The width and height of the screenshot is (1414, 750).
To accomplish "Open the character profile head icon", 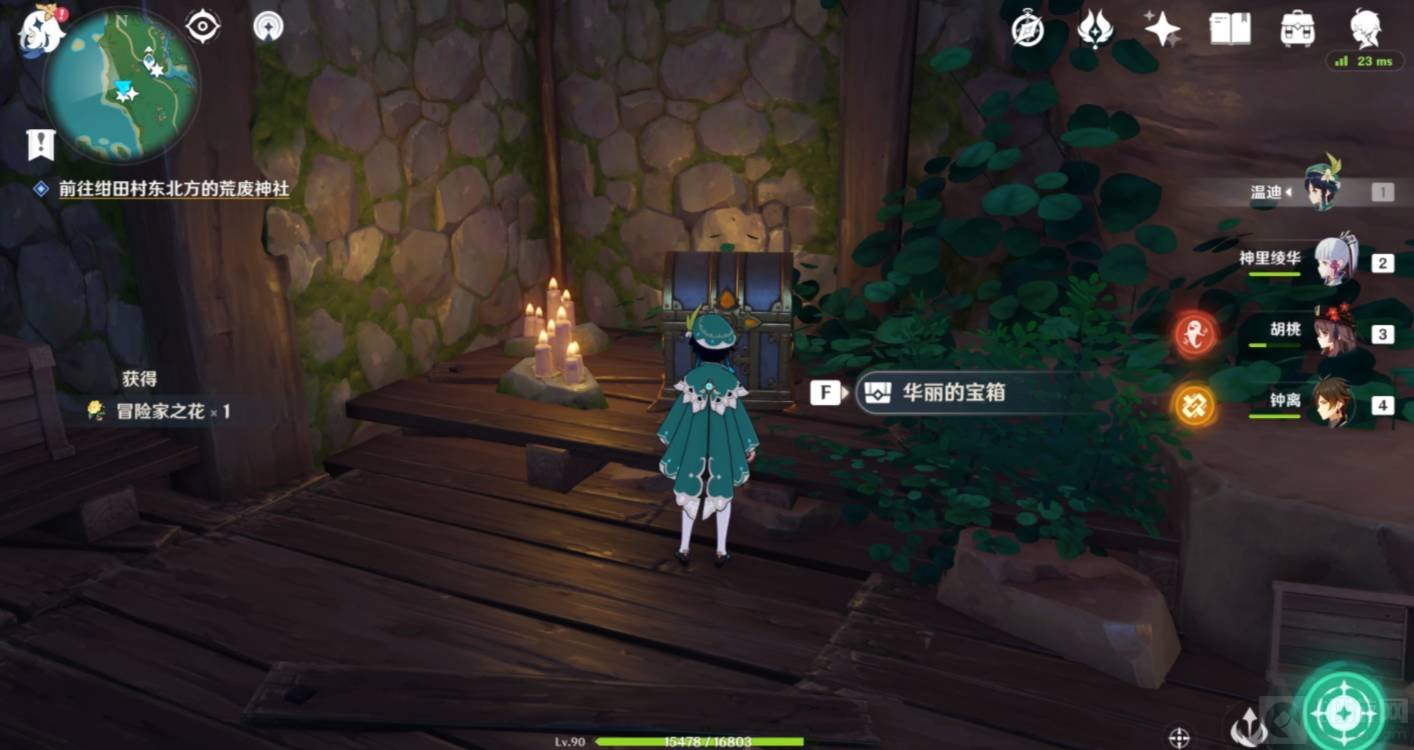I will point(1366,29).
